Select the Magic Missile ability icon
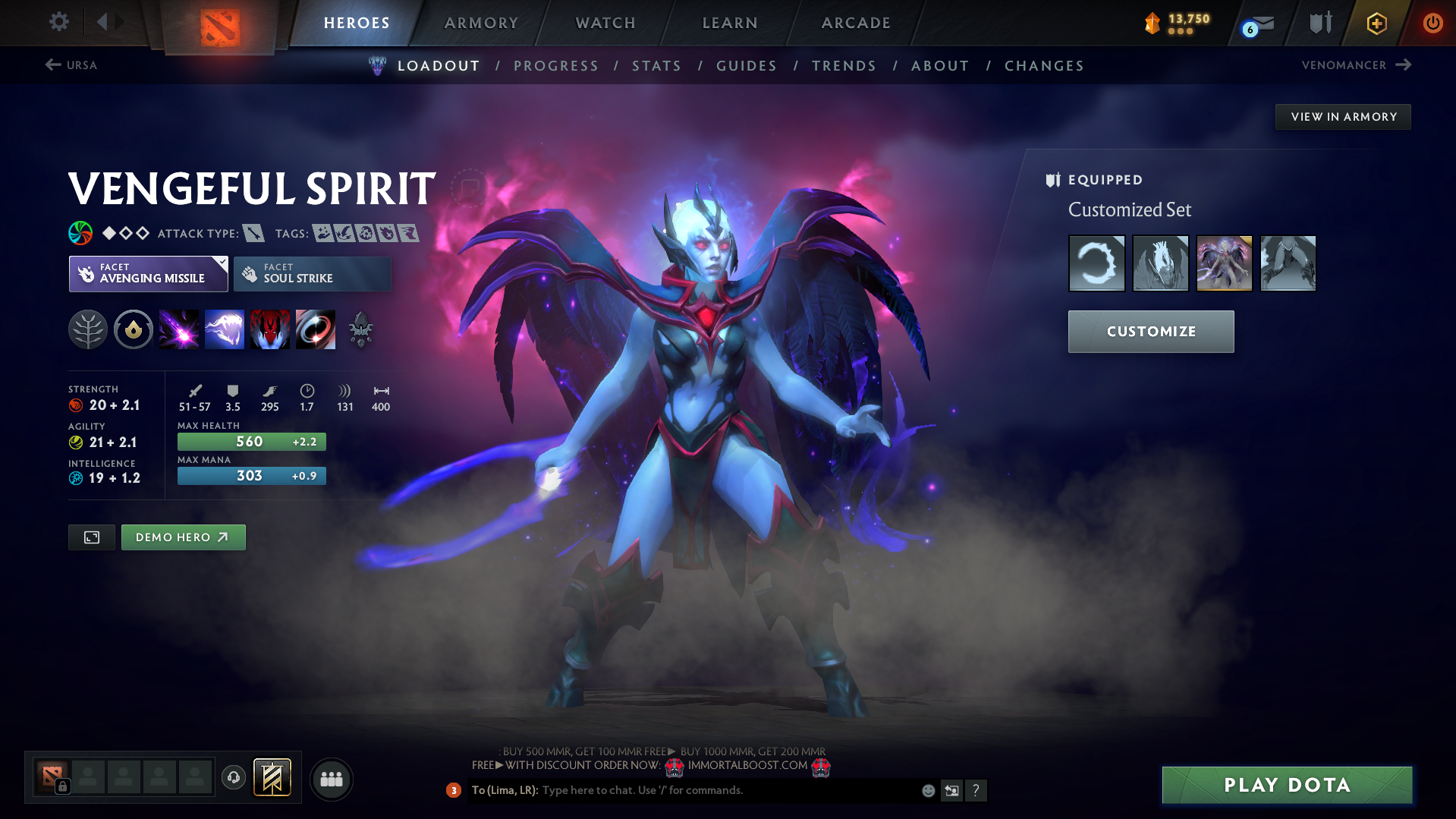 [179, 329]
